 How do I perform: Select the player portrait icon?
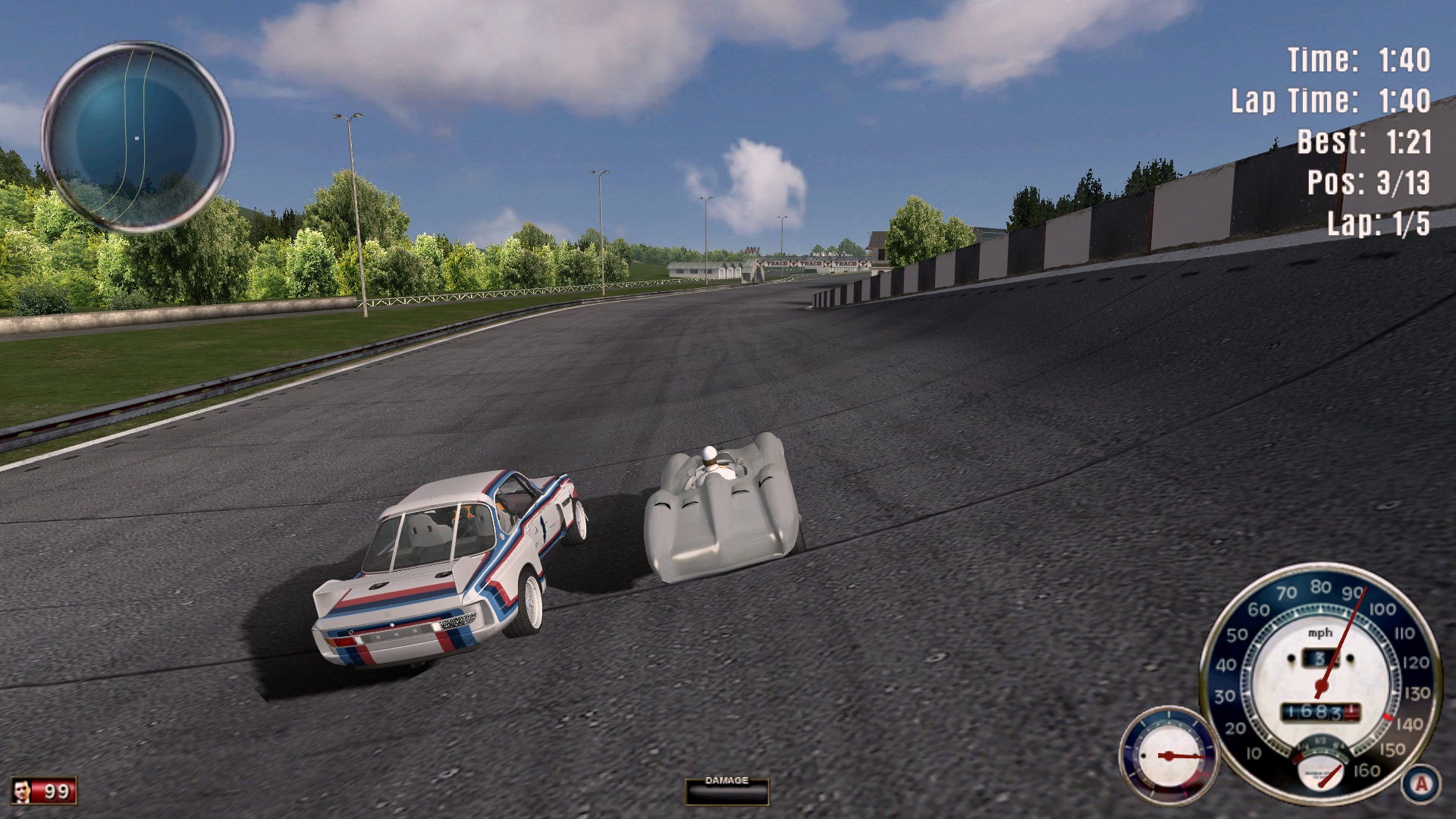pos(22,791)
